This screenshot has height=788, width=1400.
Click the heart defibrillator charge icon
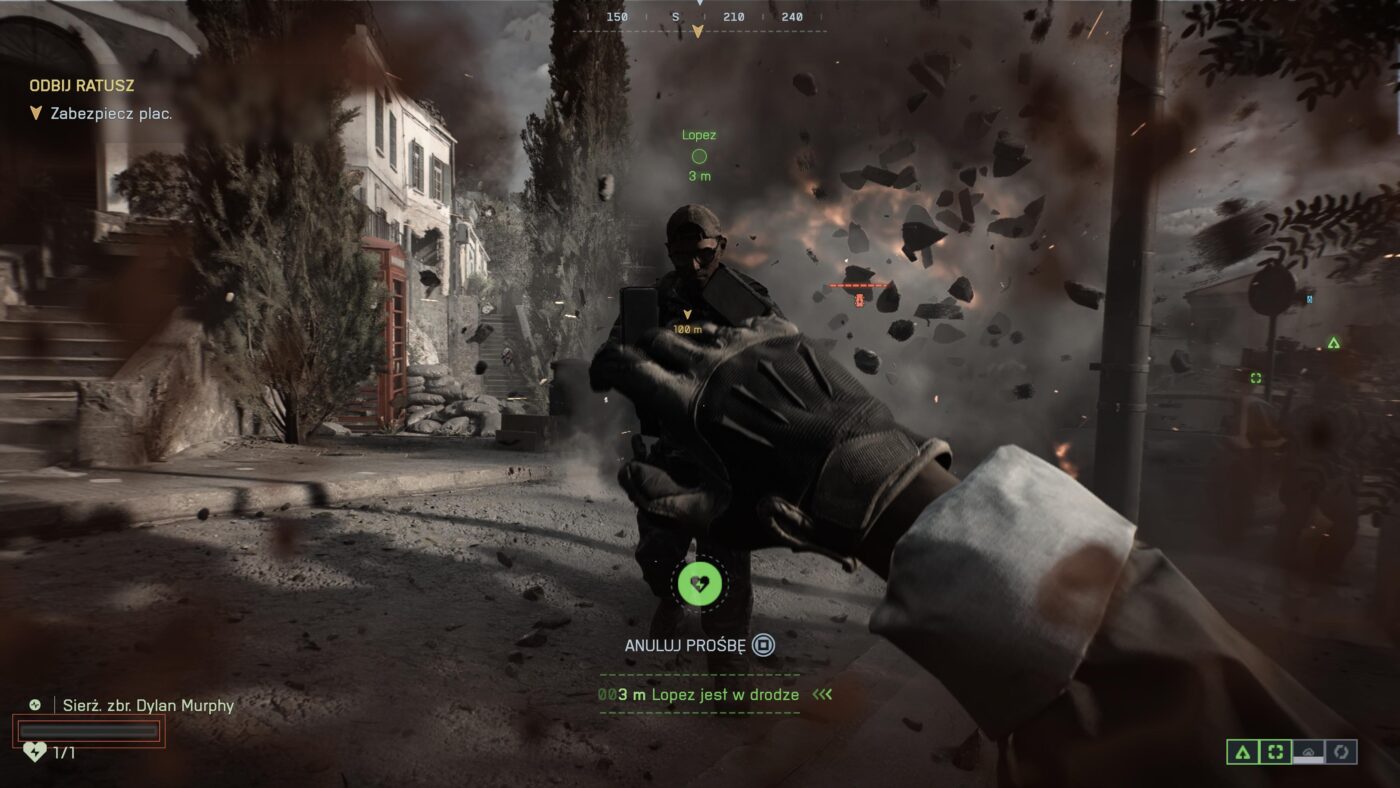[35, 752]
